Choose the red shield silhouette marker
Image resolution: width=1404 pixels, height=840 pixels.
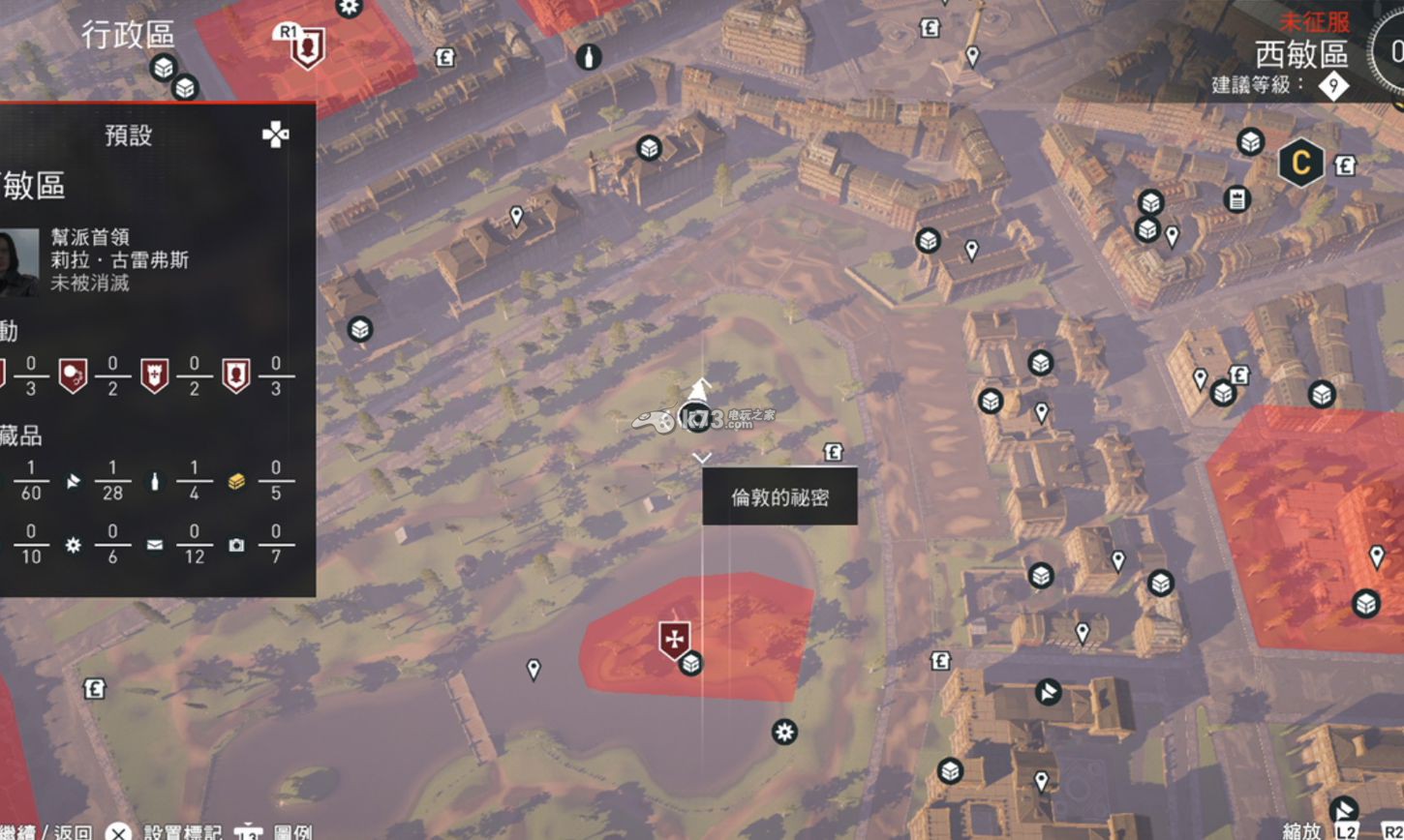coord(308,47)
